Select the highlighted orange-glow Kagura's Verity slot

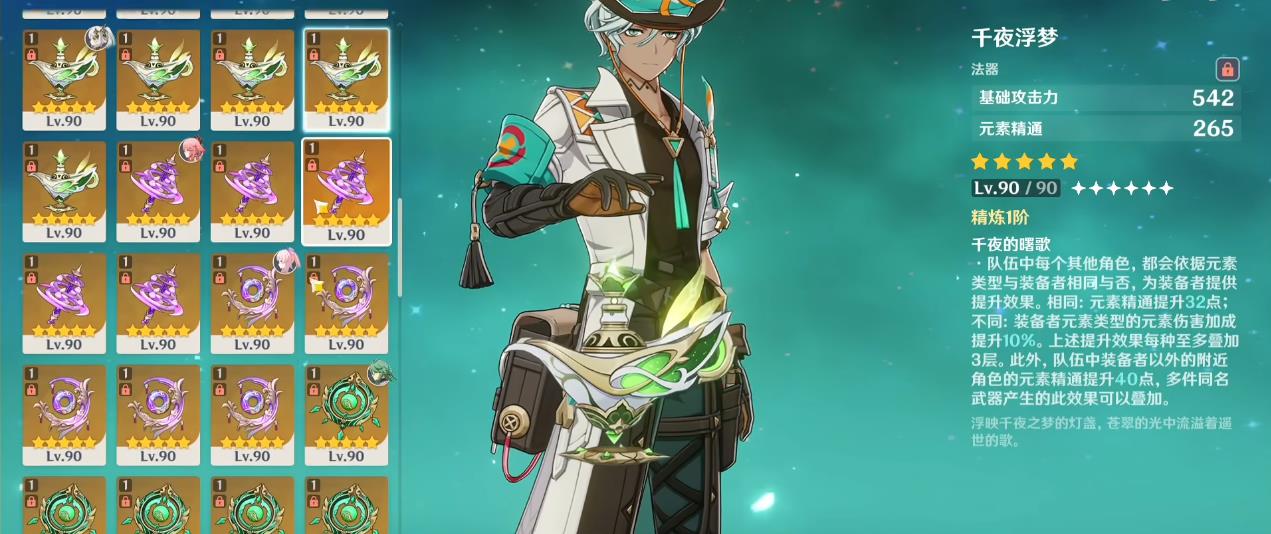coord(346,191)
